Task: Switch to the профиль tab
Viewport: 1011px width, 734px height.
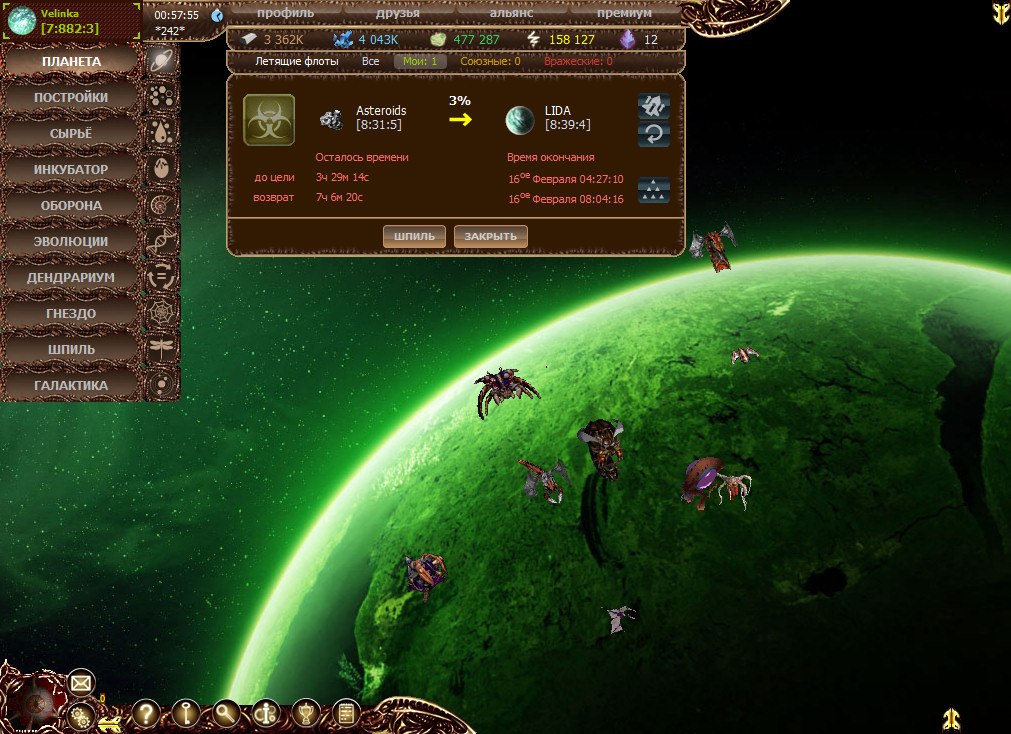Action: tap(285, 13)
